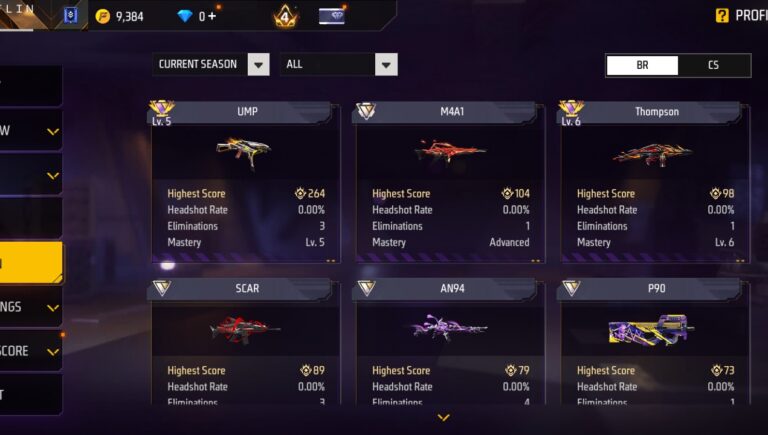Show more weapons with the down arrow
The width and height of the screenshot is (768, 435).
pyautogui.click(x=443, y=417)
